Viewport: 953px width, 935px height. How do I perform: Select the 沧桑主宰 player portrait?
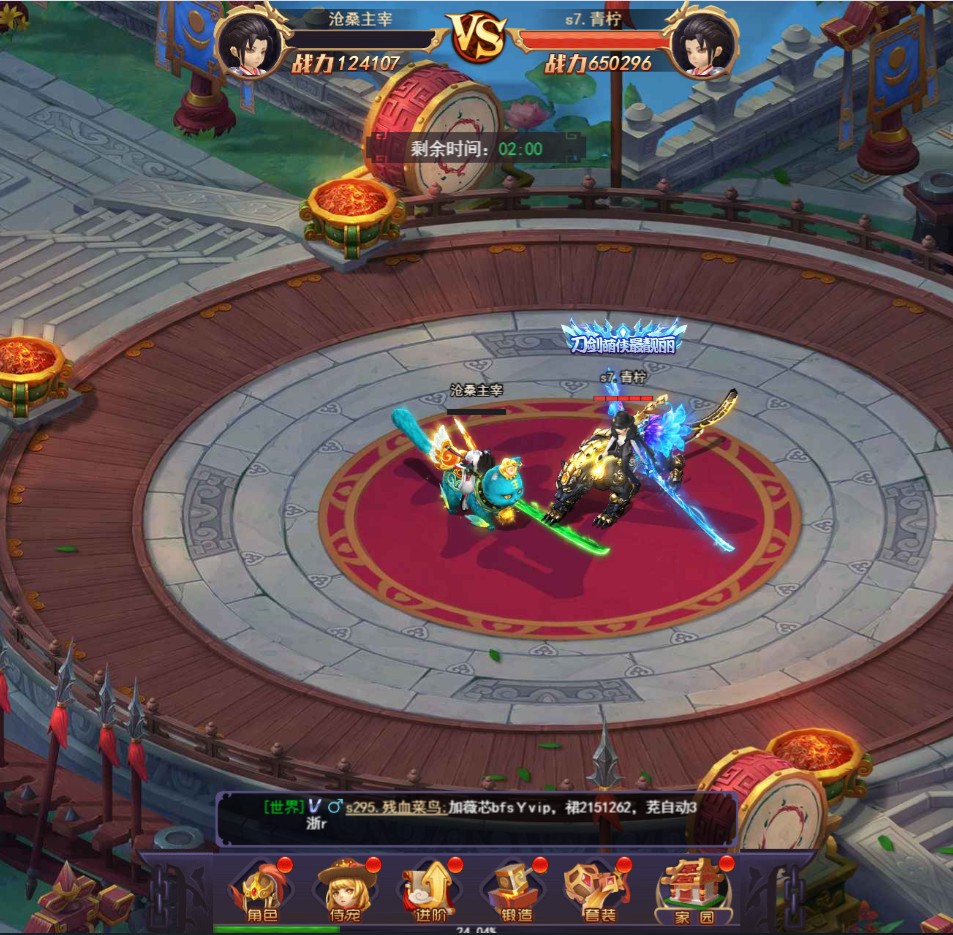(x=247, y=42)
